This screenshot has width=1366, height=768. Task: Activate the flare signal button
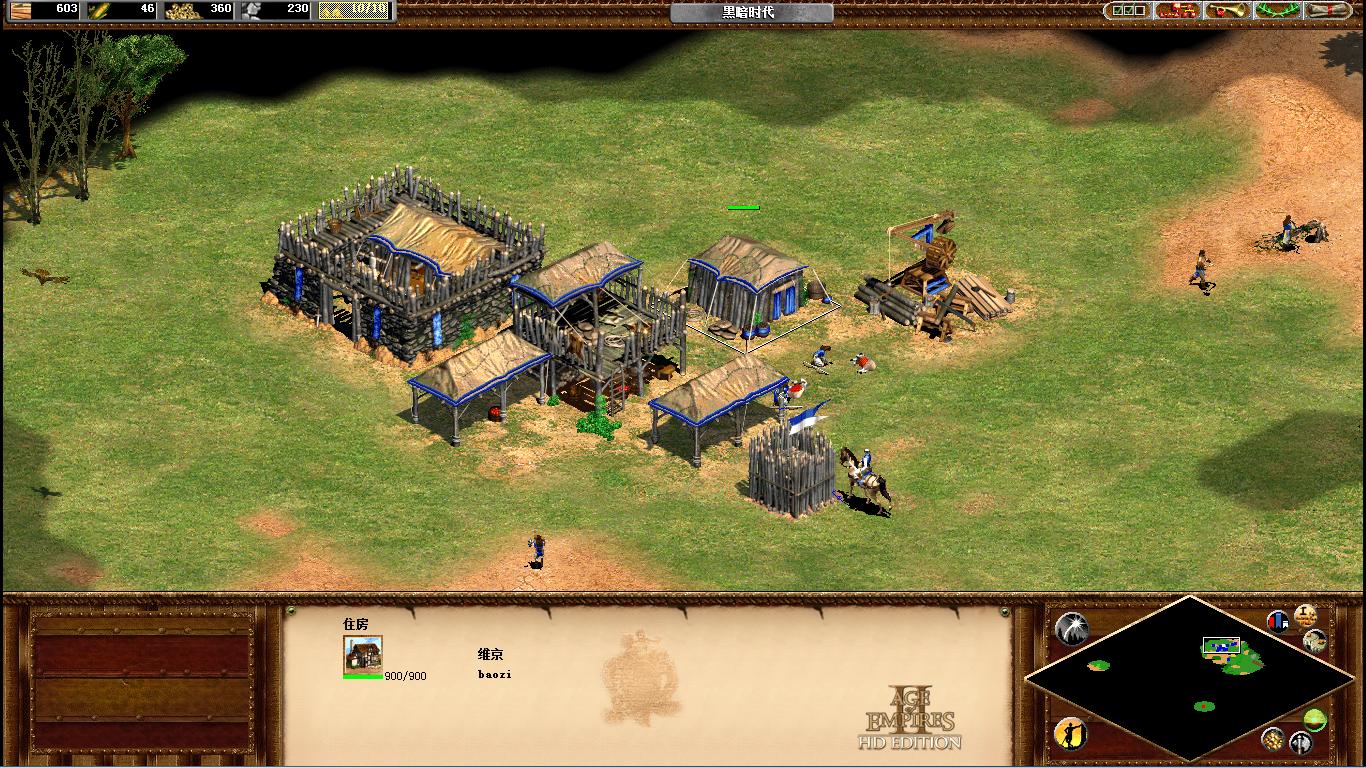click(1071, 628)
